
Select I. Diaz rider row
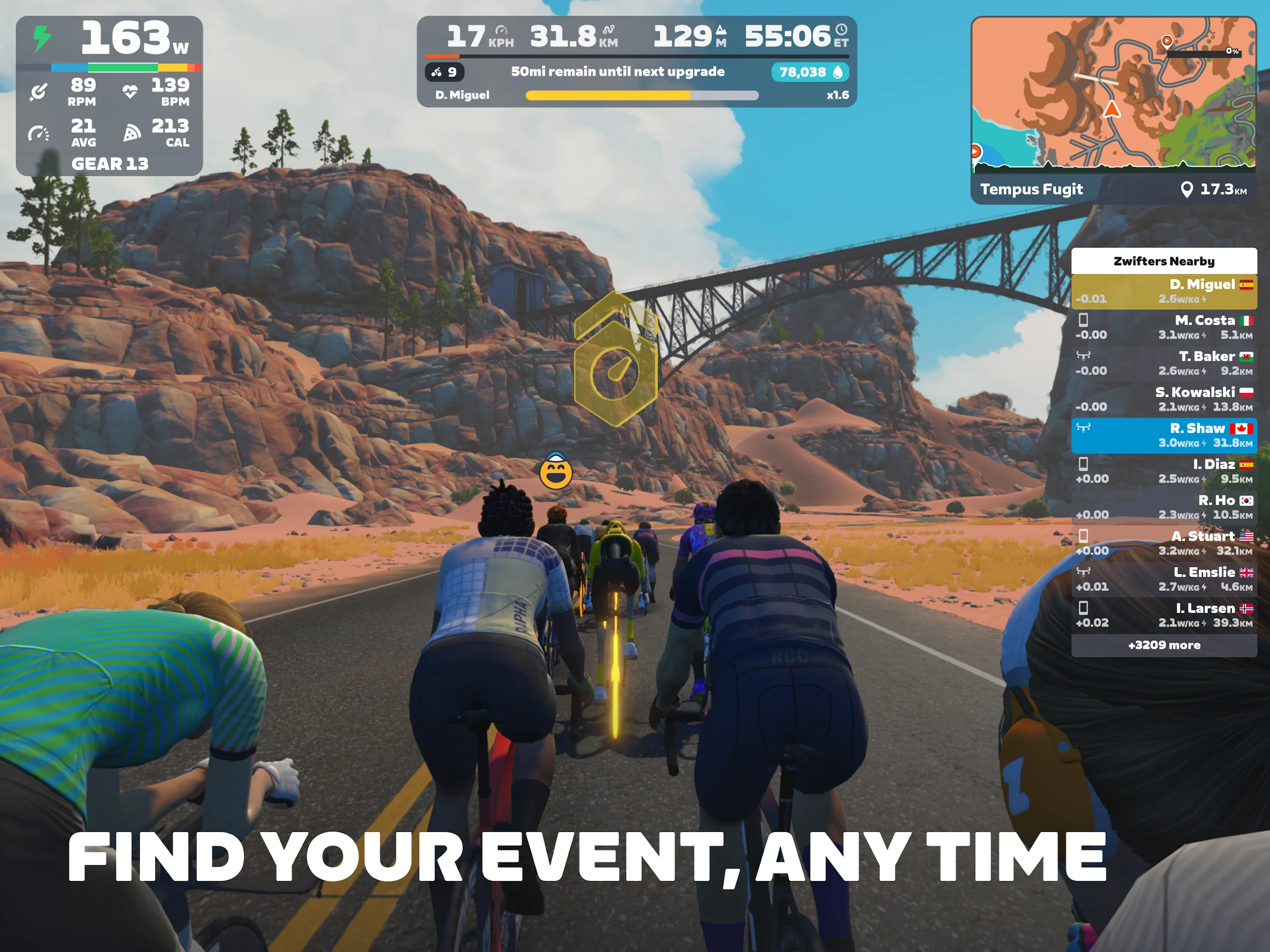(1163, 471)
